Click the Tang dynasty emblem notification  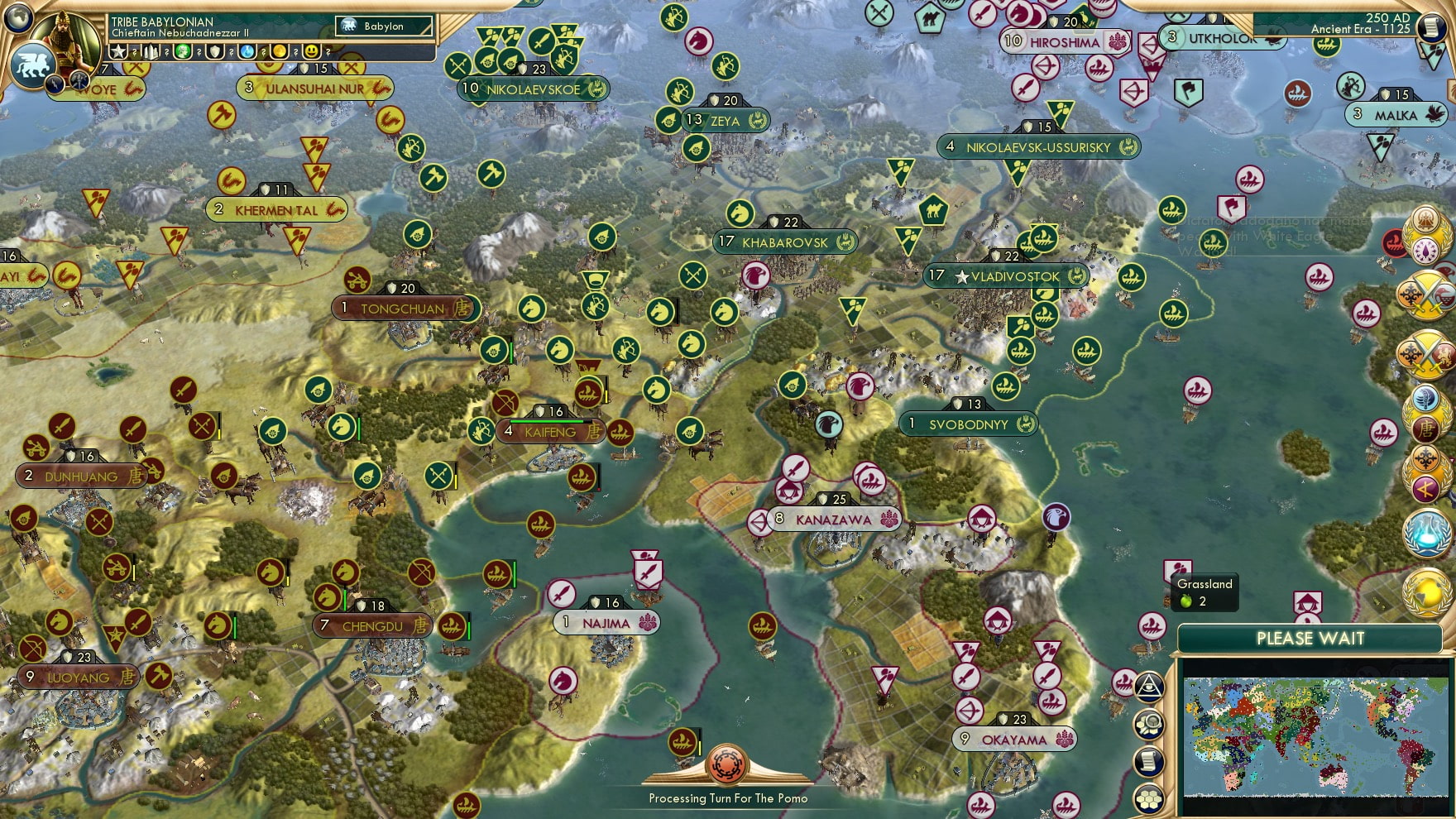1425,428
